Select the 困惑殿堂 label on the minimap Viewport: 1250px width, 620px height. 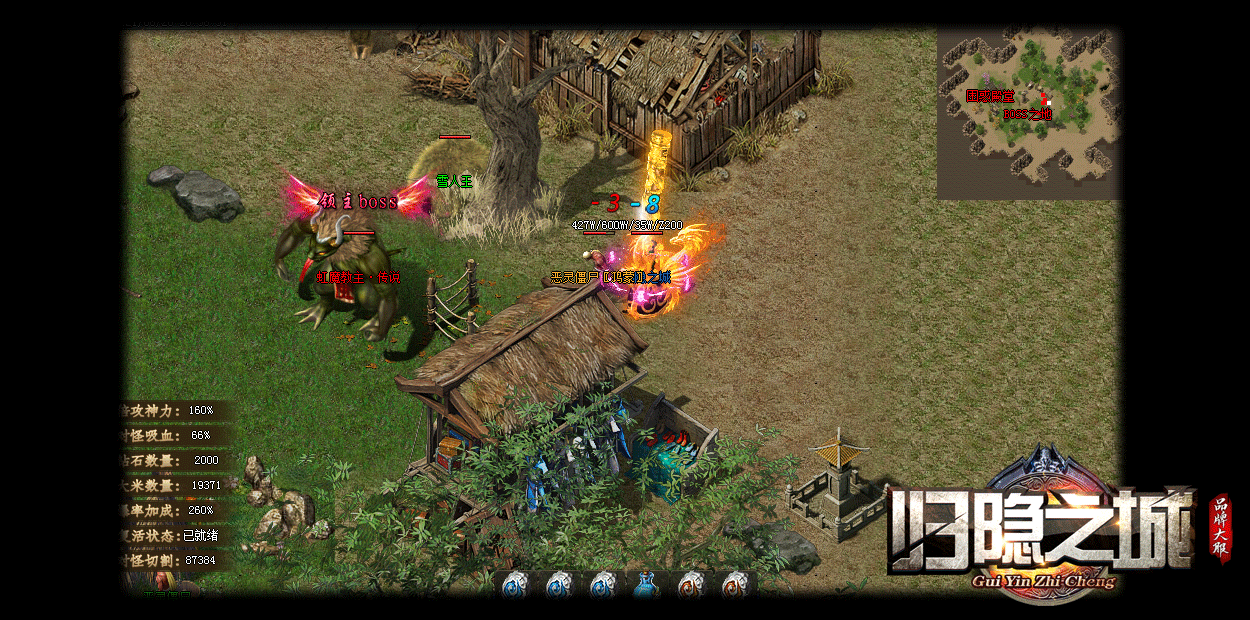point(990,97)
